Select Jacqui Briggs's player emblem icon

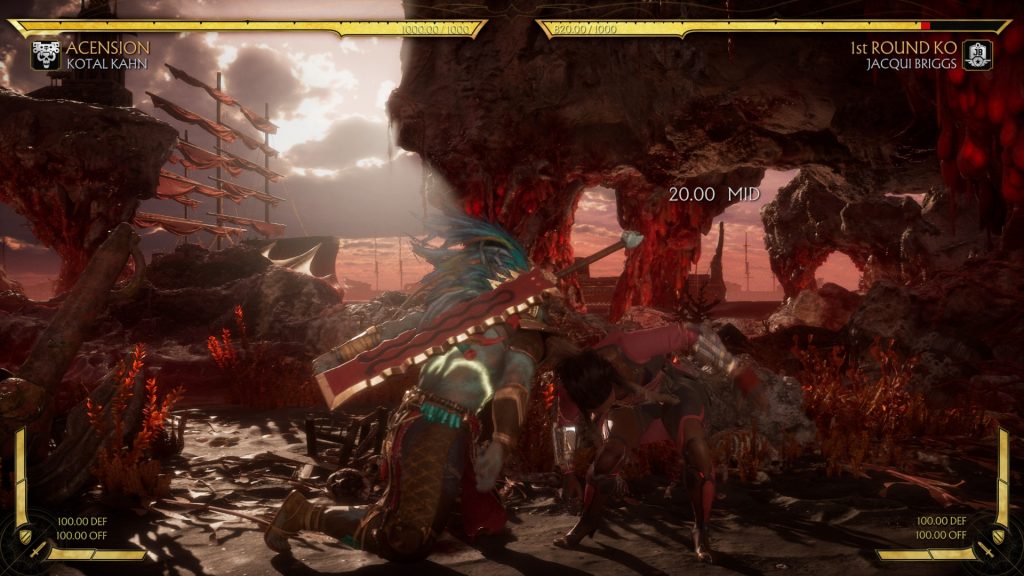(x=977, y=54)
